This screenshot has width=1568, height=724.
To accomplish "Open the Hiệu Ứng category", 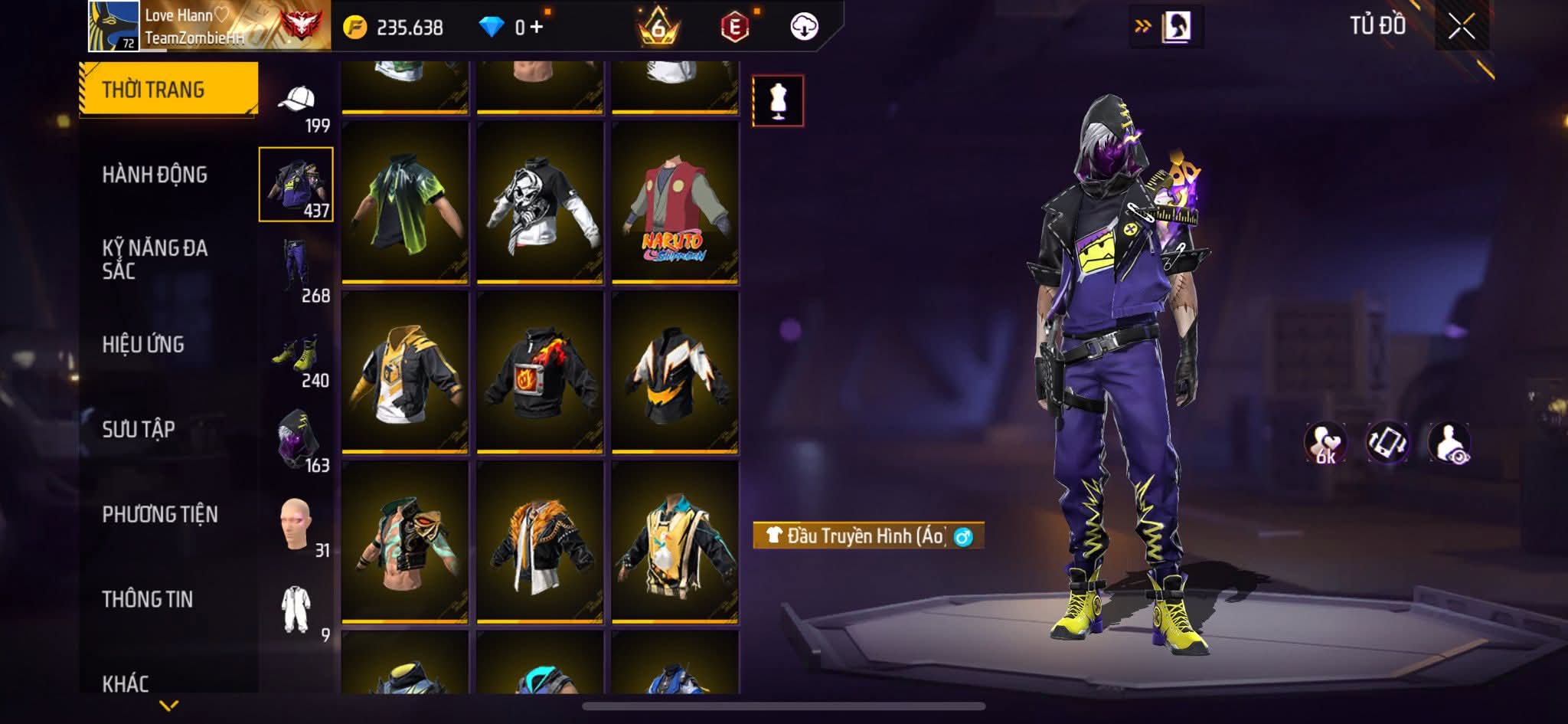I will [143, 345].
